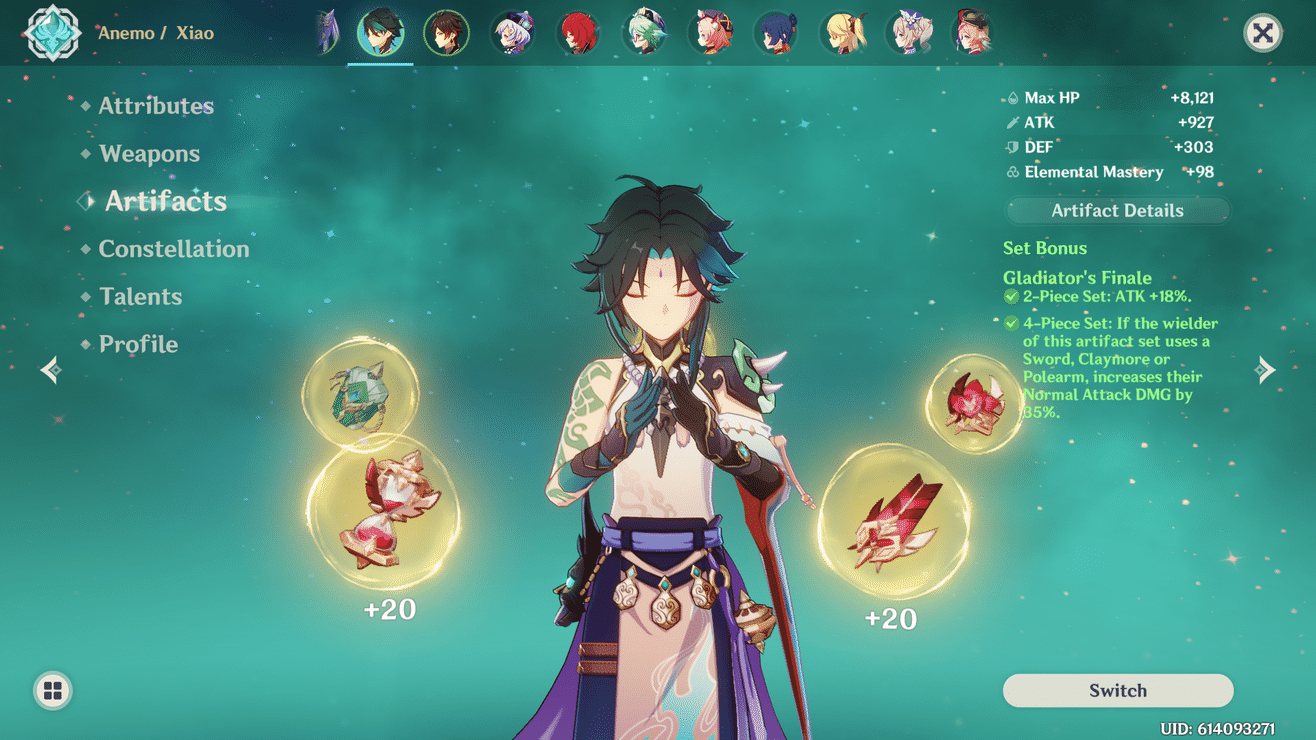Image resolution: width=1316 pixels, height=740 pixels.
Task: Open the Talents section
Action: (140, 296)
